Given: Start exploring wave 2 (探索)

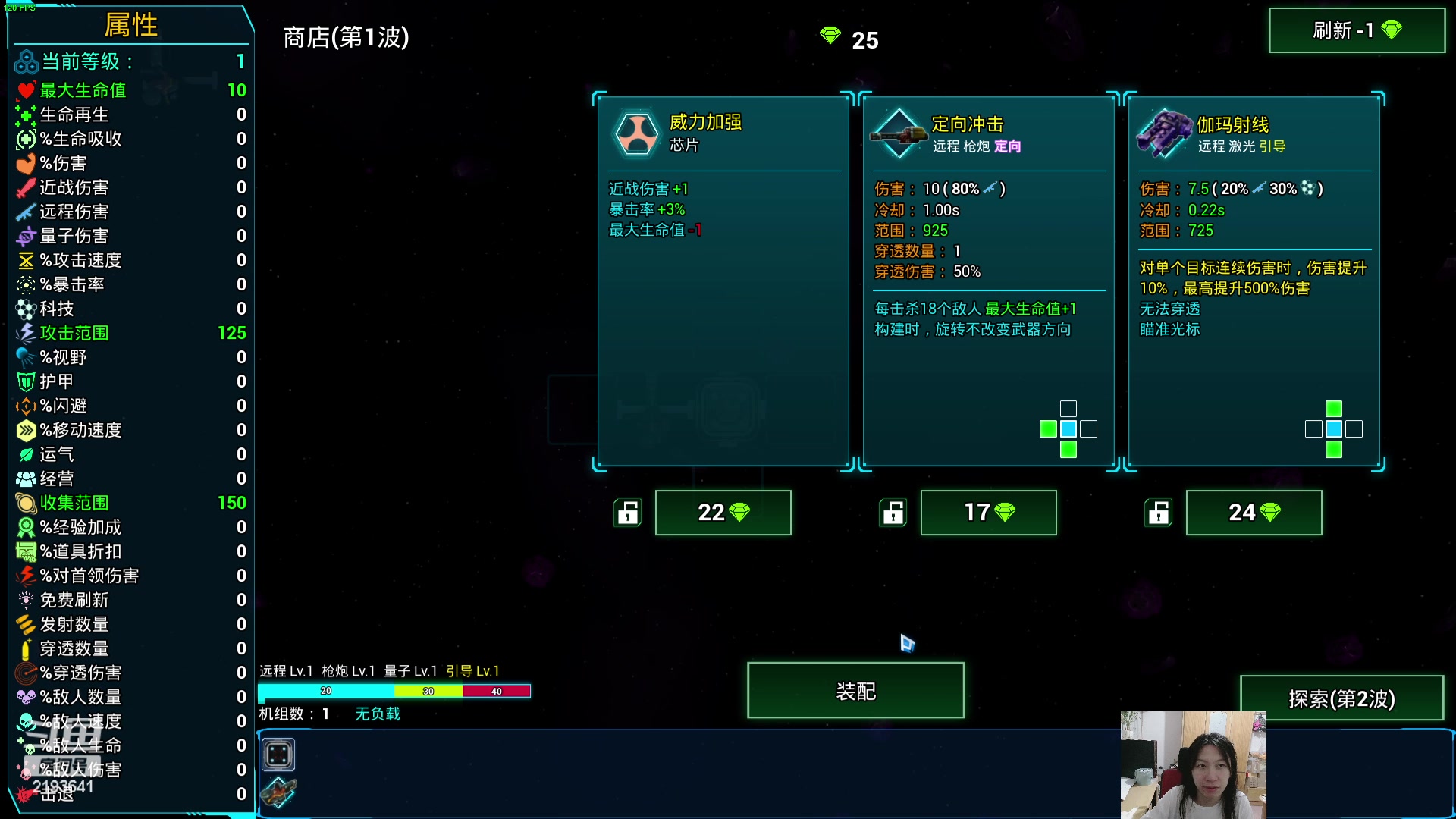Looking at the screenshot, I should (1341, 698).
